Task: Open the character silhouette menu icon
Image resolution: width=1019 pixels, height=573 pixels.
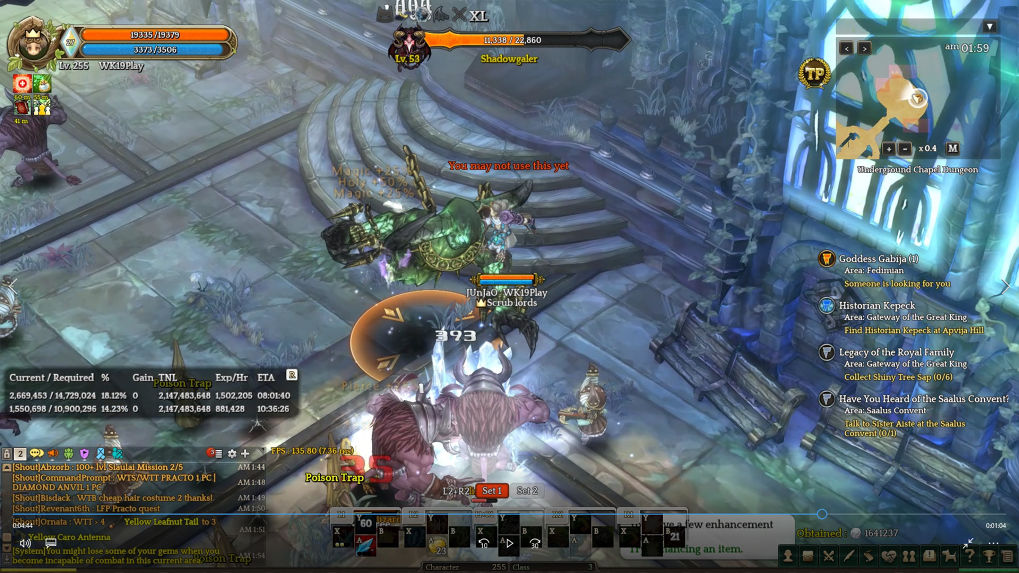Action: 789,556
